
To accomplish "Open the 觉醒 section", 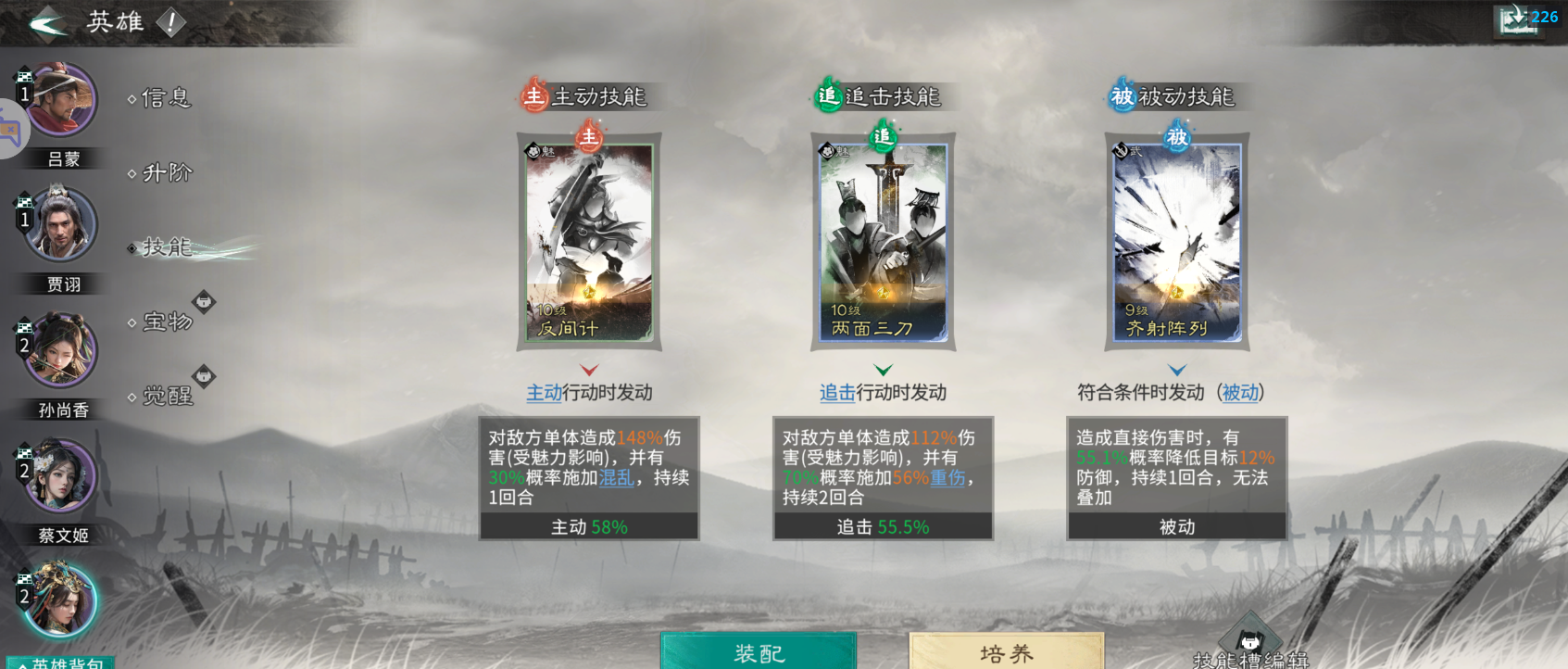I will tap(169, 397).
